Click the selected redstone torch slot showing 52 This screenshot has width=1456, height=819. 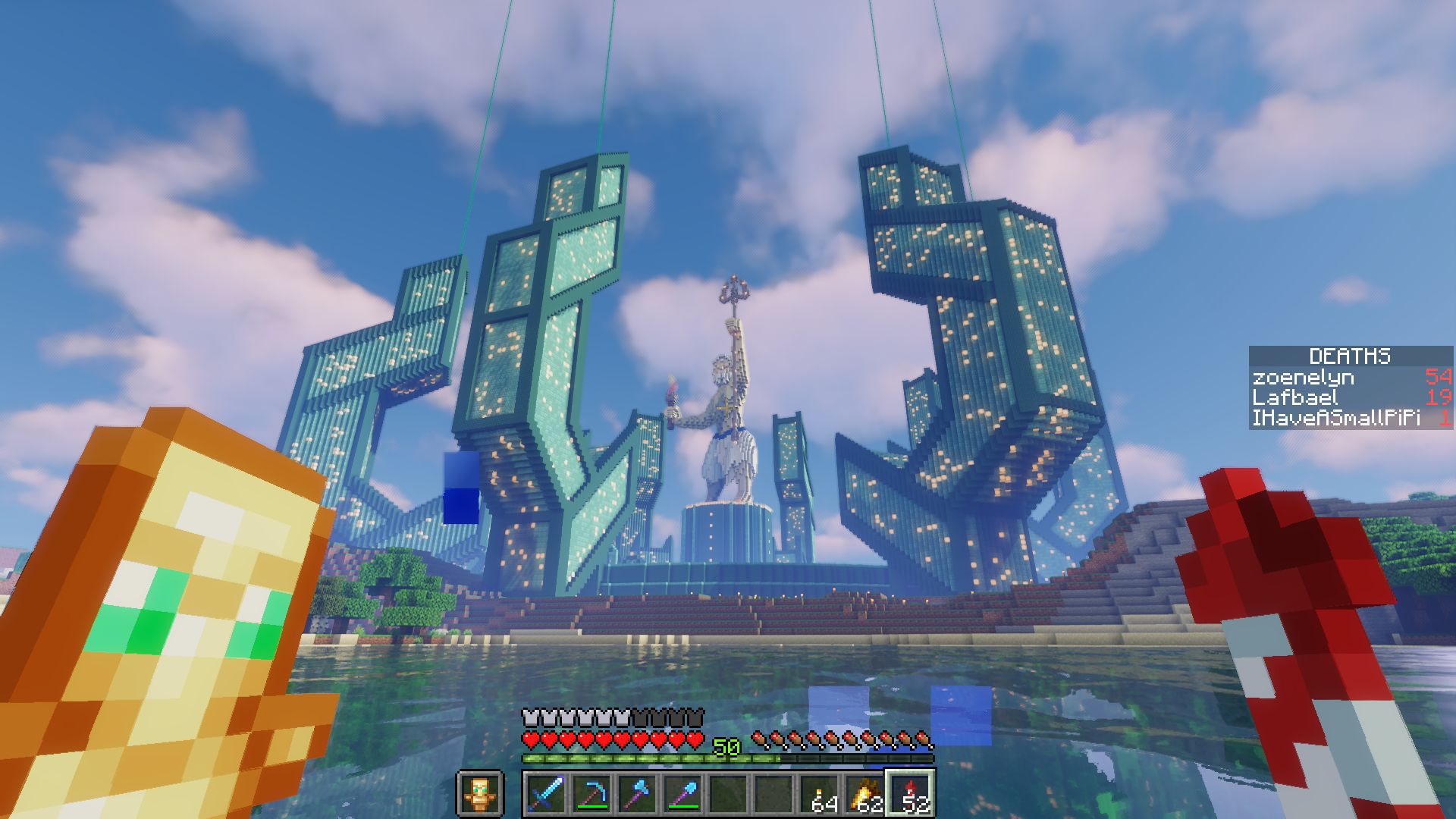(x=908, y=792)
